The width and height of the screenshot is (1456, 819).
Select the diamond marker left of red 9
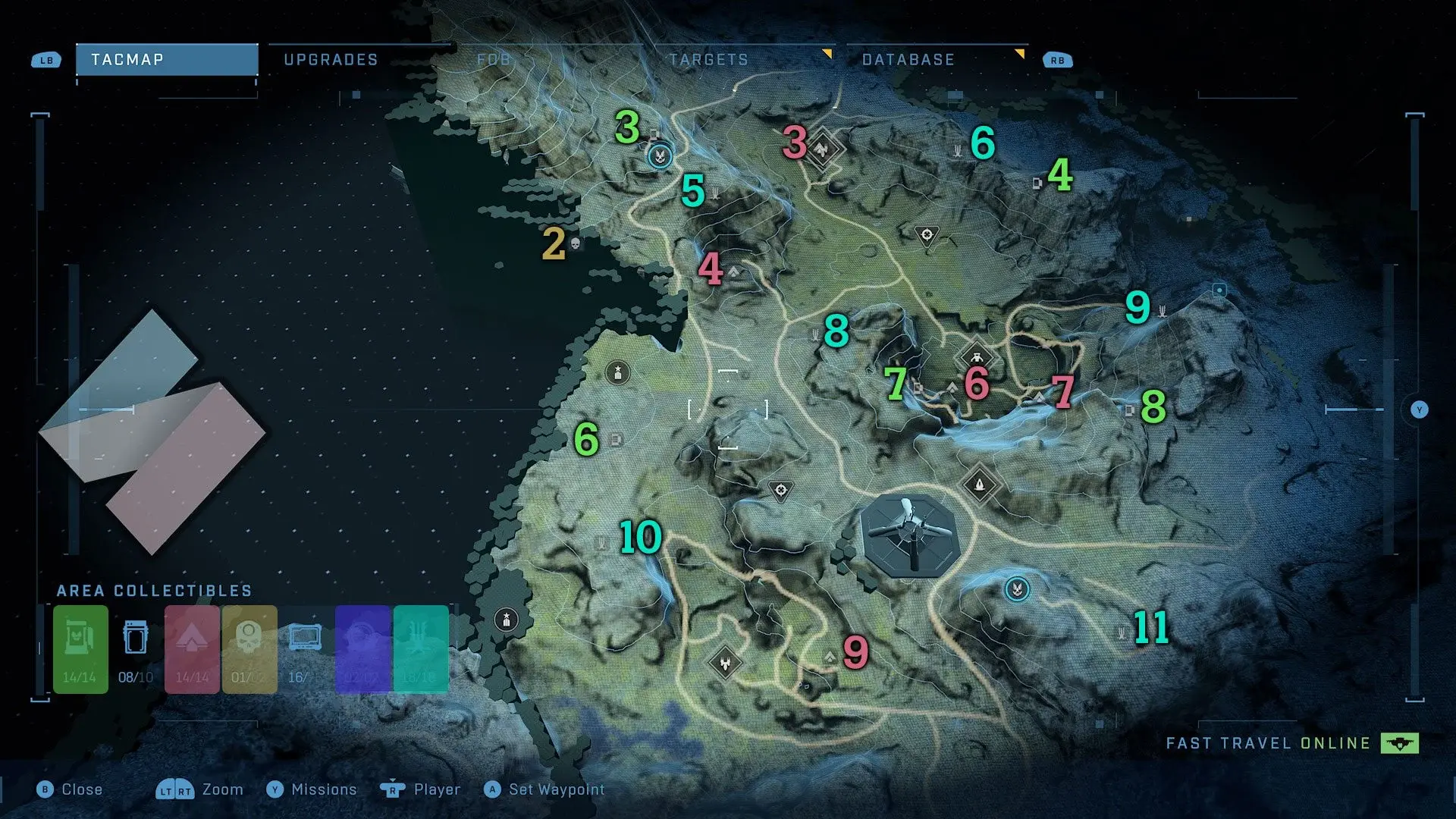726,663
